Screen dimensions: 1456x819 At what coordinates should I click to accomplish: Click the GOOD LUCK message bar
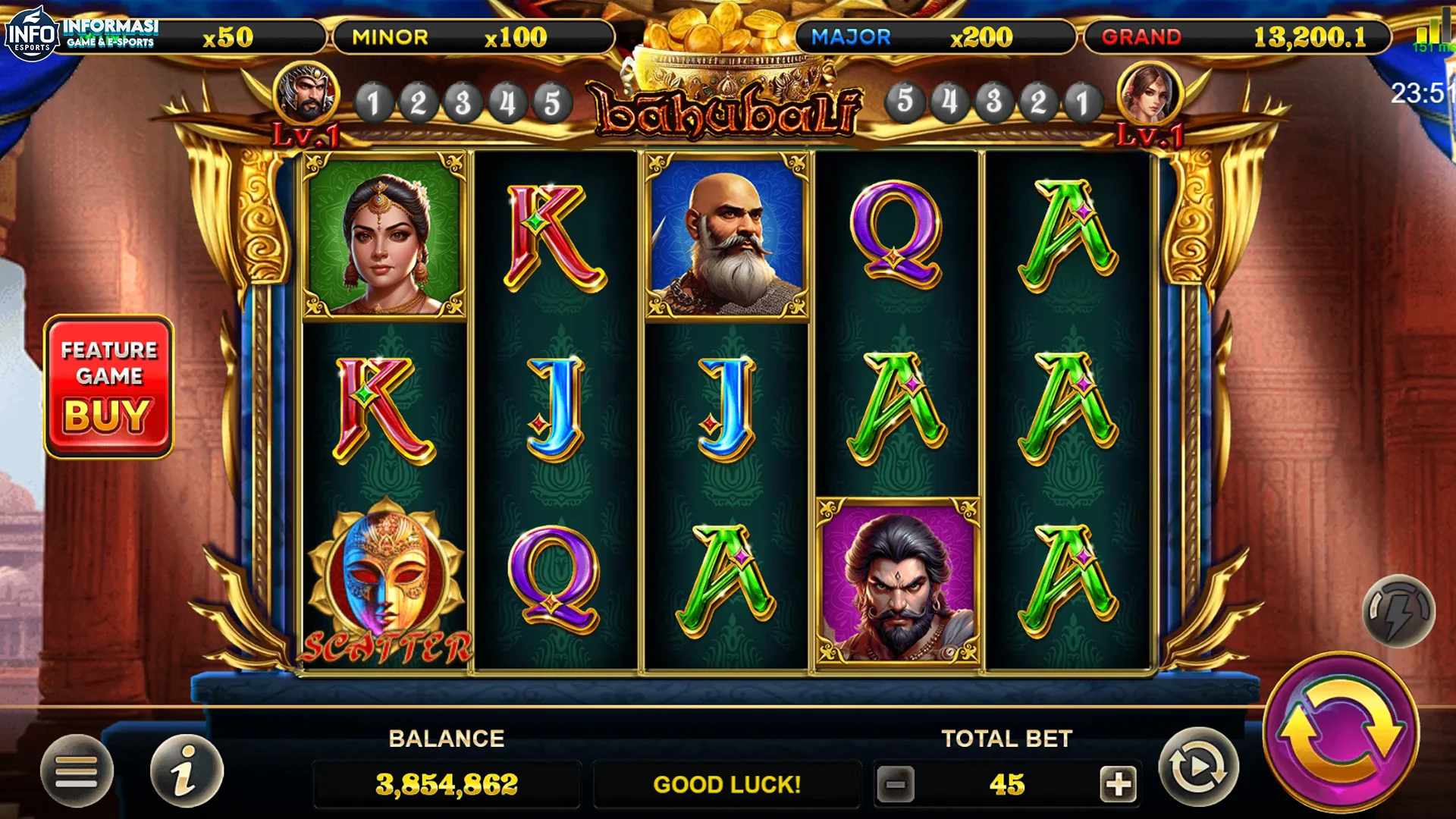[726, 785]
